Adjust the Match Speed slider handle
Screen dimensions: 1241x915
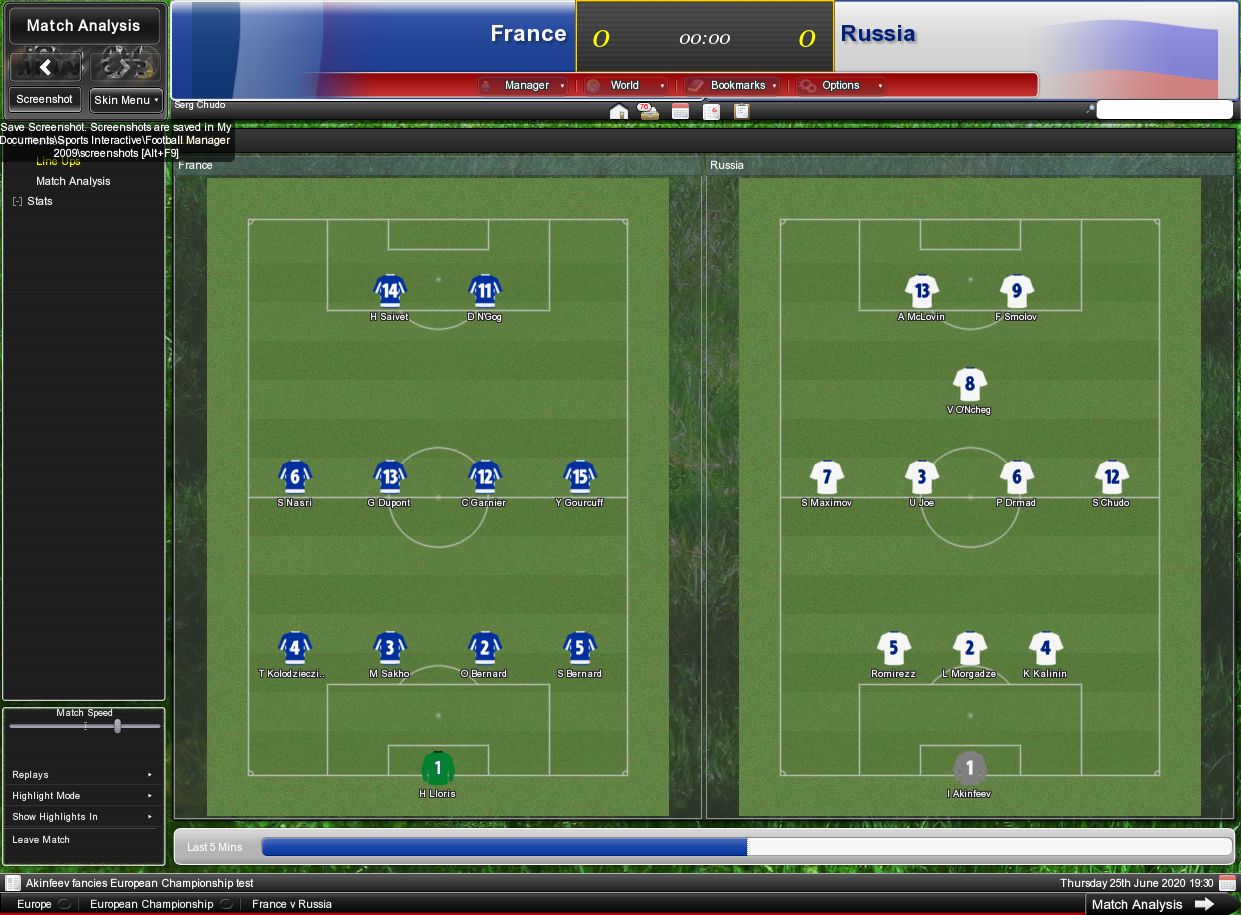117,726
